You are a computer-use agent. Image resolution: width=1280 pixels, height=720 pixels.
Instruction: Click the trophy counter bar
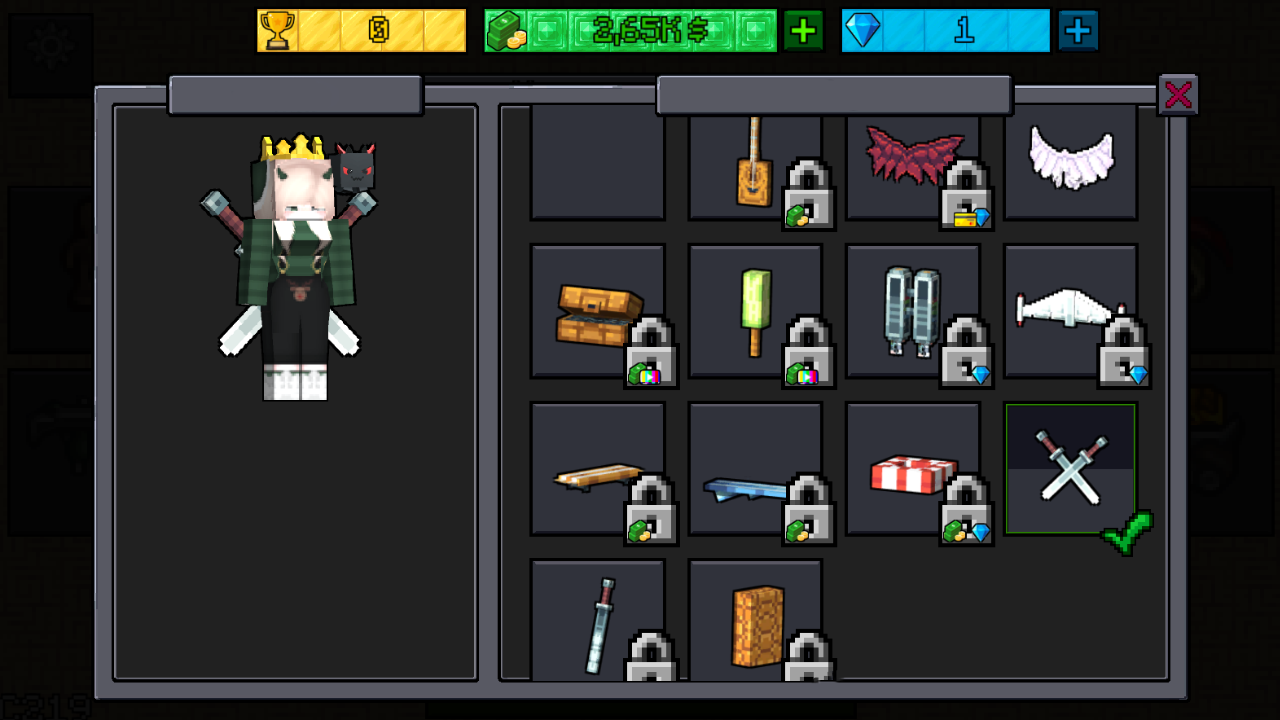click(x=360, y=31)
